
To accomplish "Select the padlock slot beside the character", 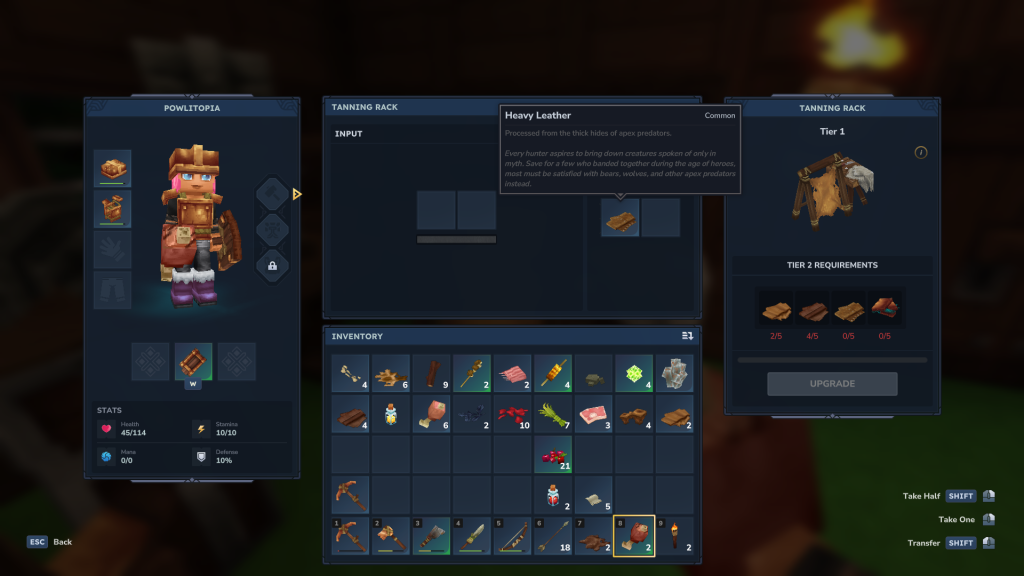I will [x=272, y=265].
